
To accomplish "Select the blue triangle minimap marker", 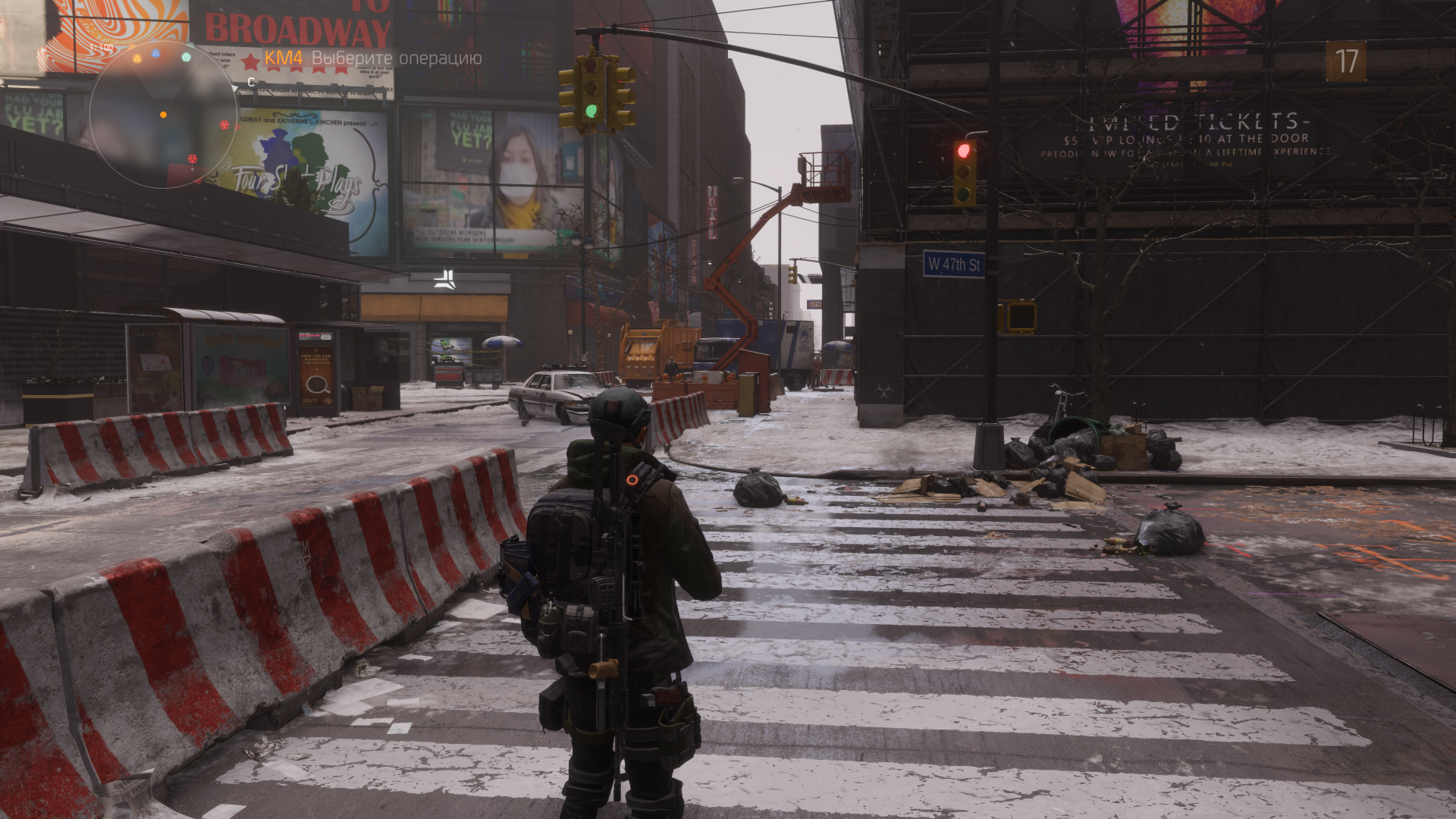I will (155, 53).
